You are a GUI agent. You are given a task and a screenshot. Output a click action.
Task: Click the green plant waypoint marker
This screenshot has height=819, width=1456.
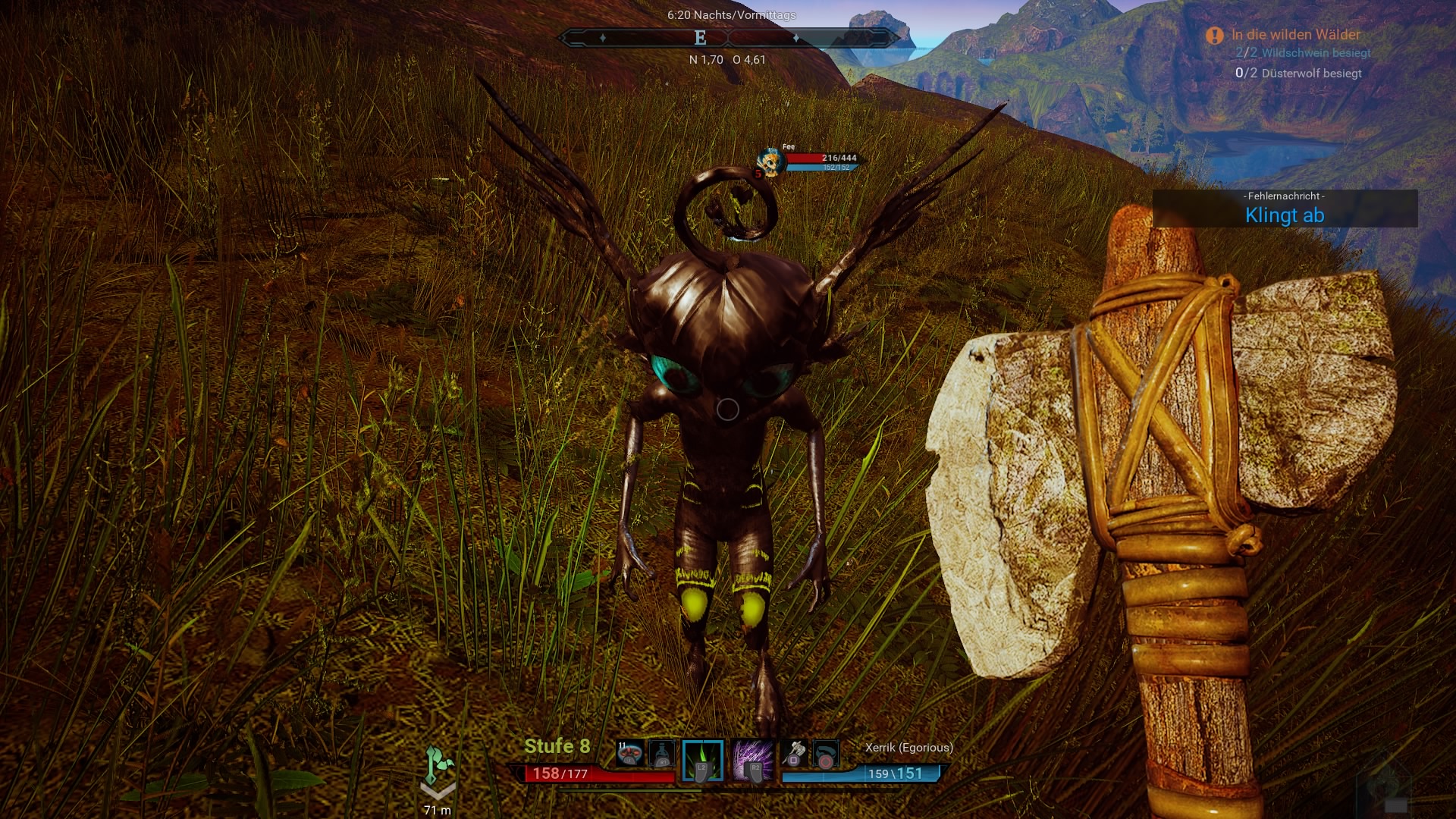pos(438,766)
